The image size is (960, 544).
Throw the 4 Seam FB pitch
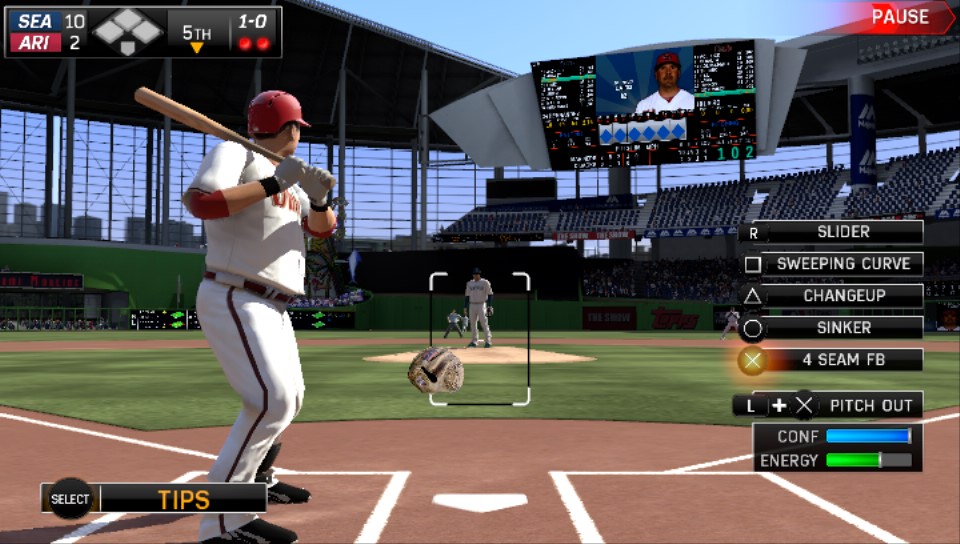coord(842,360)
